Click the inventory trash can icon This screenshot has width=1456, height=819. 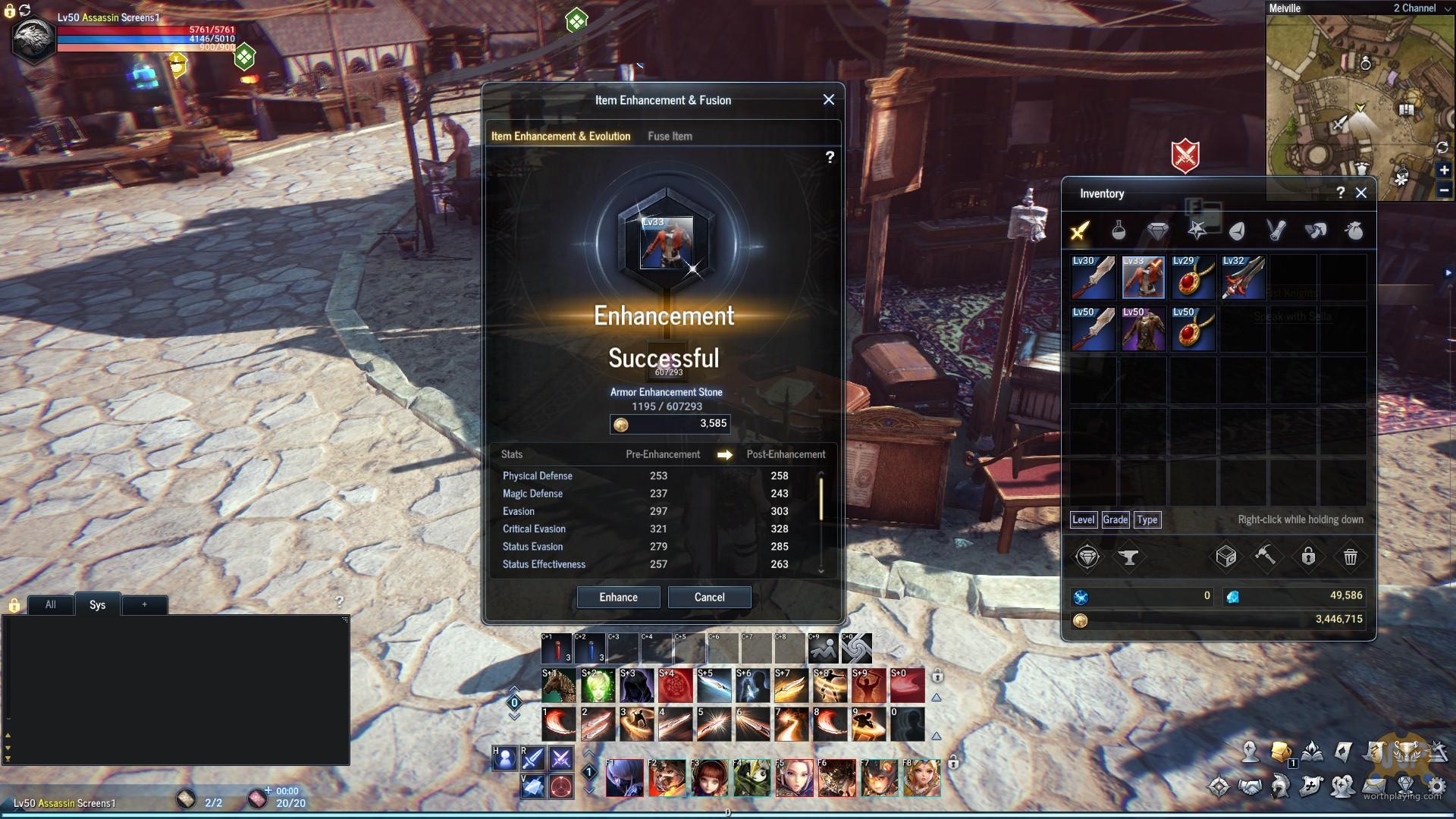click(x=1350, y=557)
